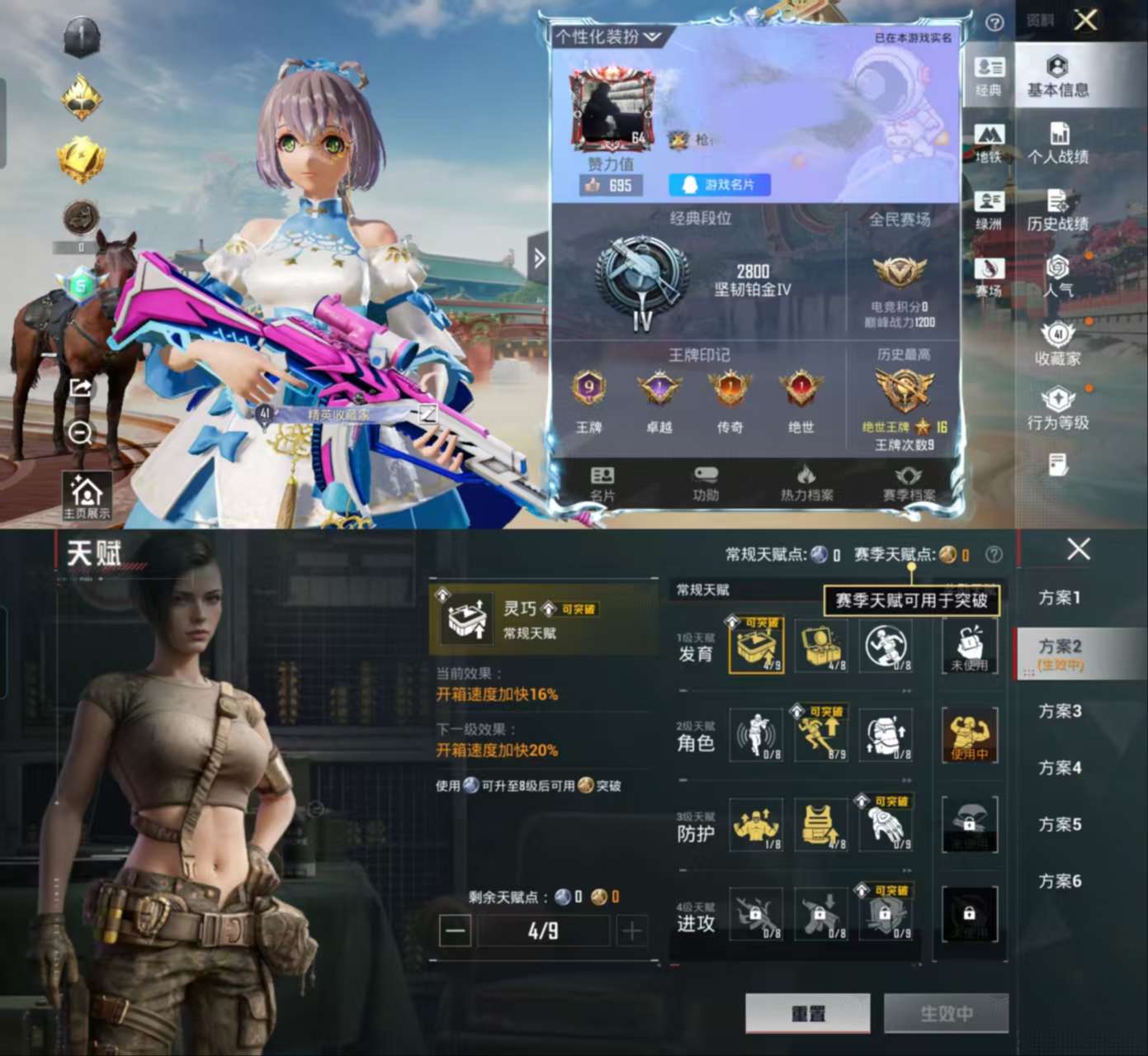
Task: Switch to 个人战绩 stats
Action: (x=1057, y=144)
